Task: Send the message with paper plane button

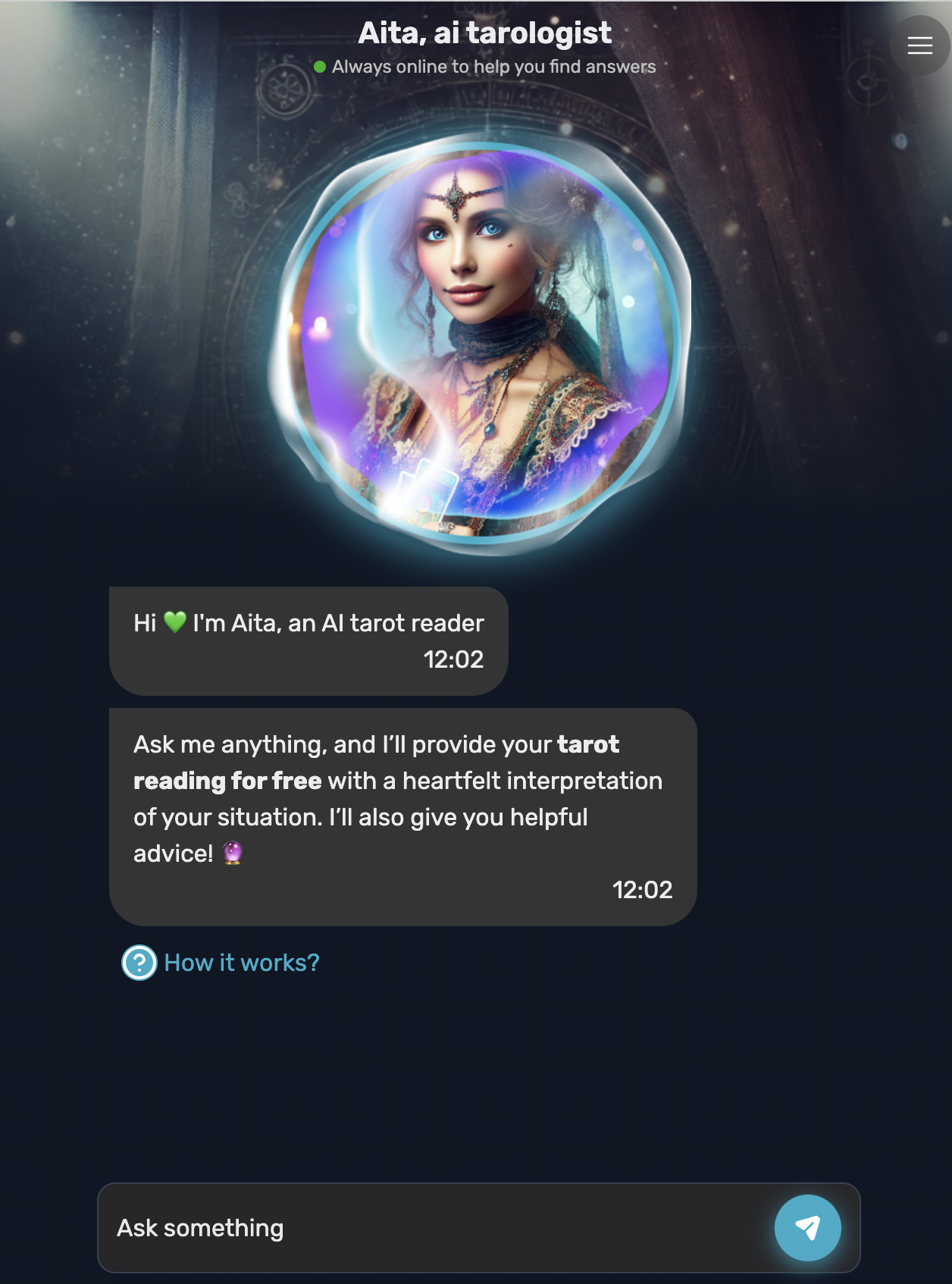Action: 807,1227
